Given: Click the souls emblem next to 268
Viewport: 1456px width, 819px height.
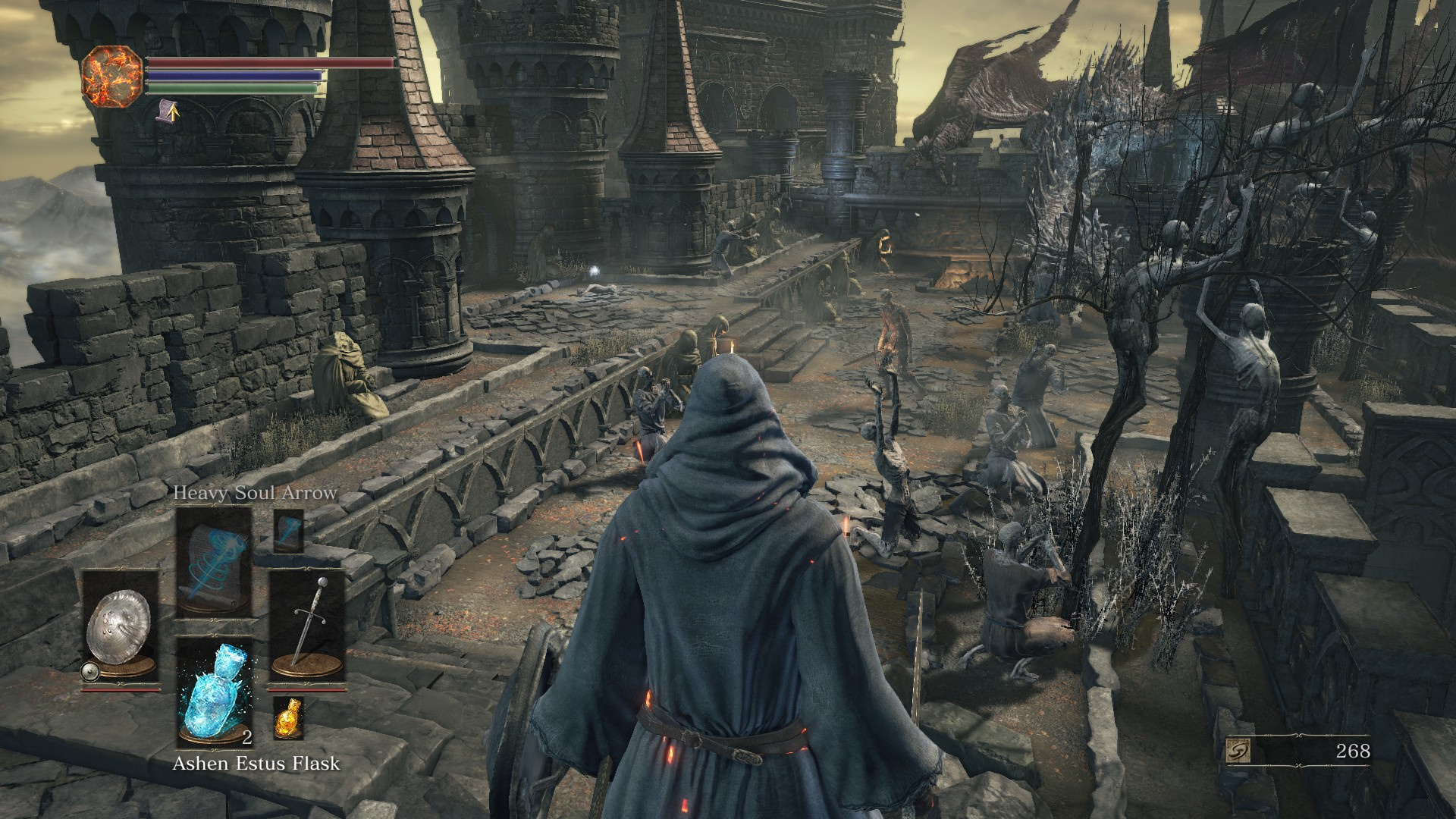Looking at the screenshot, I should 1238,751.
